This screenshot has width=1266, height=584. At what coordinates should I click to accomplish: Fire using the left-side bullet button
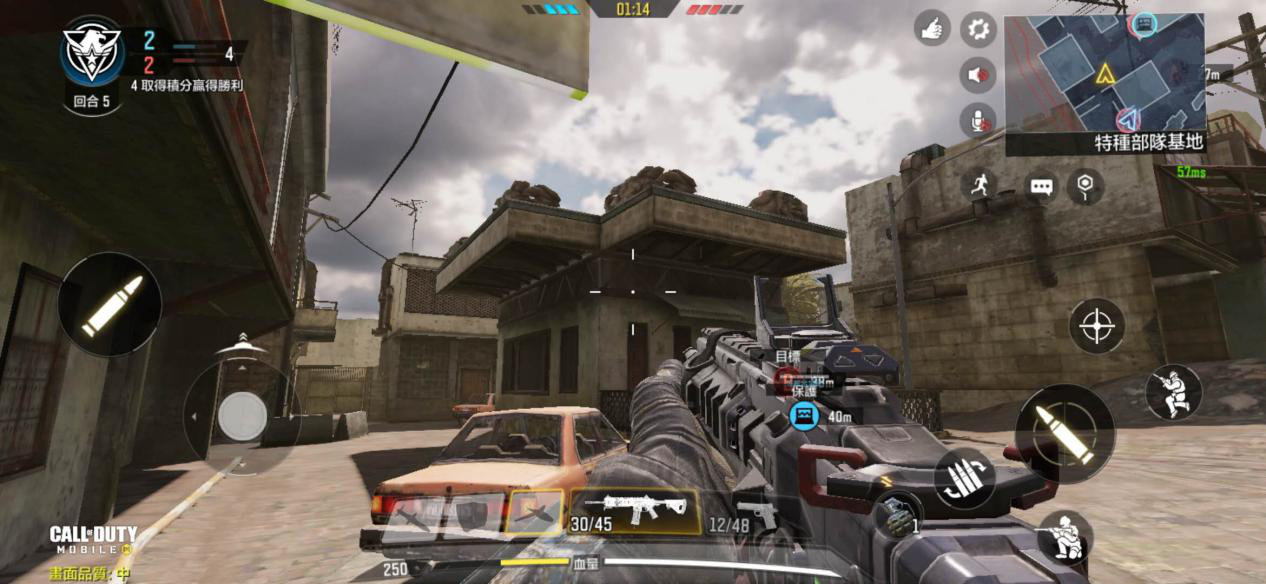(x=110, y=304)
